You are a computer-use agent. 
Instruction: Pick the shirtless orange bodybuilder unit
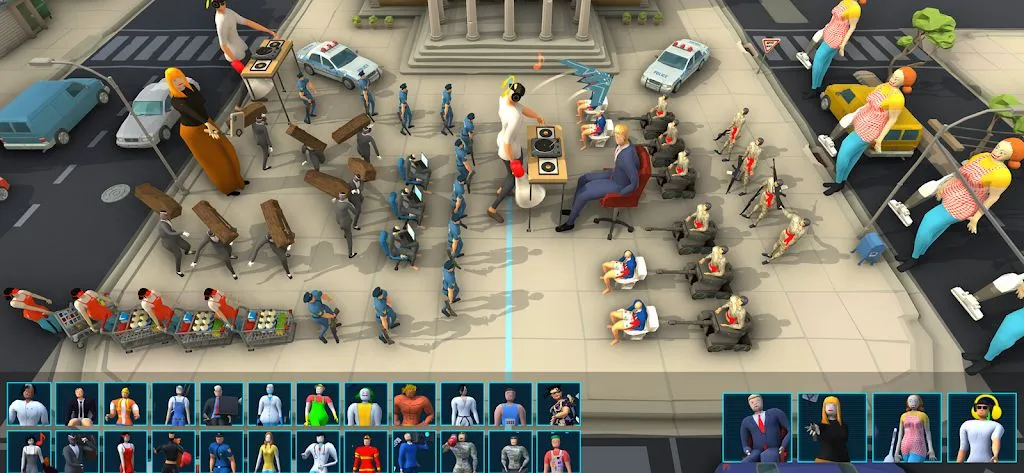click(415, 404)
